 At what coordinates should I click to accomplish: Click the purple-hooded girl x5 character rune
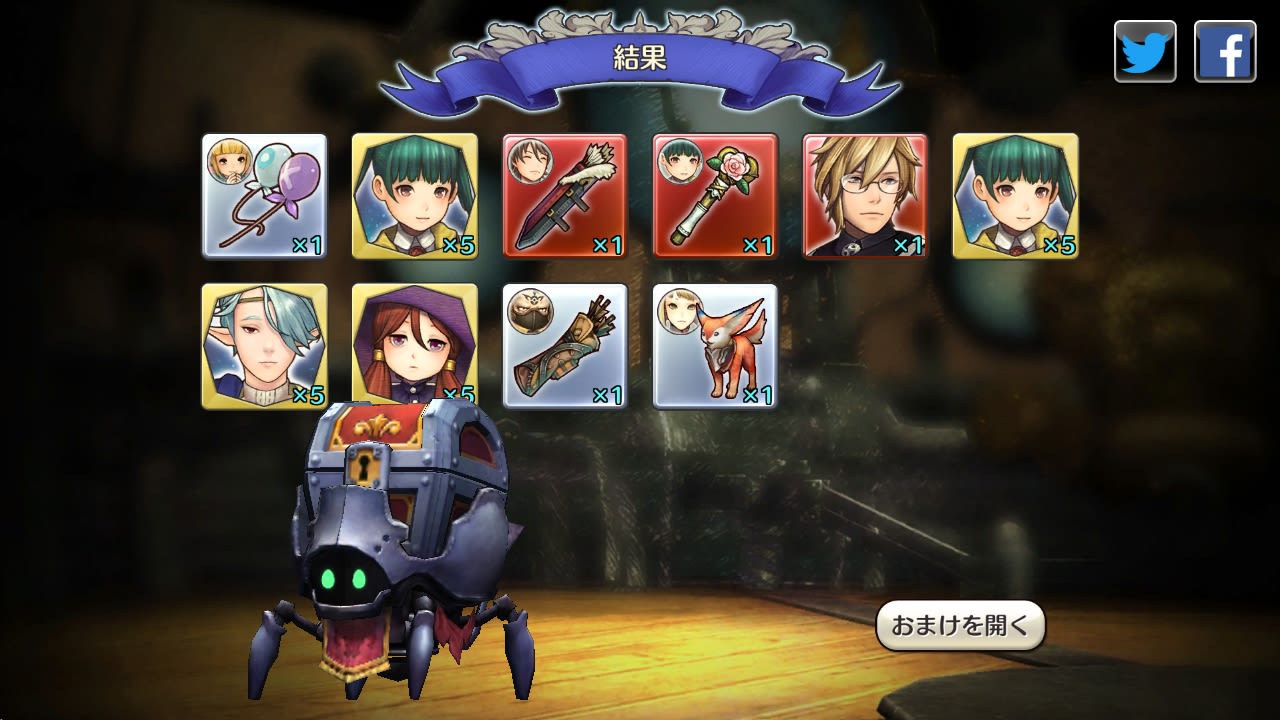[x=414, y=345]
